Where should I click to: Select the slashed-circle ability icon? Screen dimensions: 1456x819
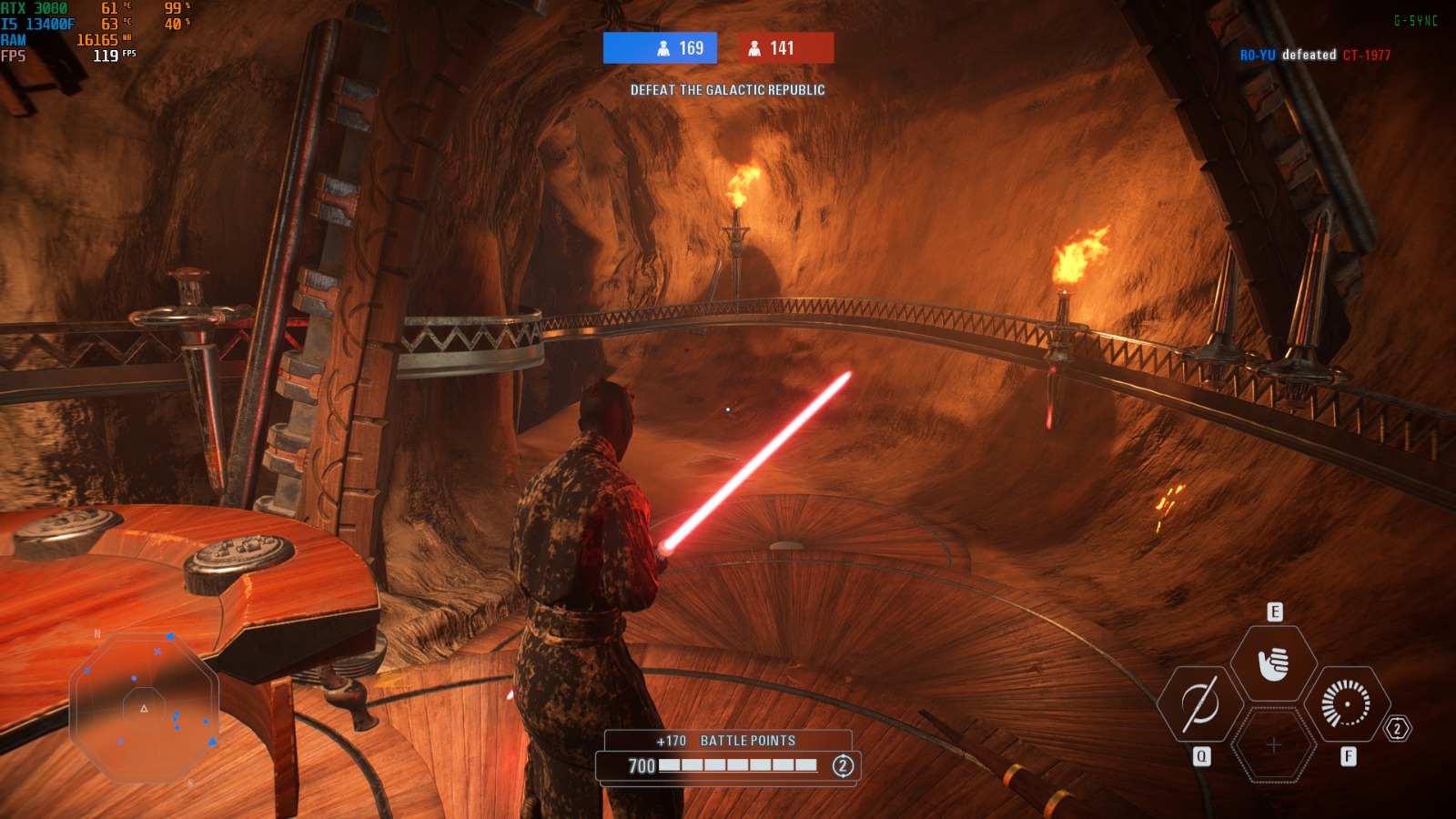pyautogui.click(x=1199, y=704)
